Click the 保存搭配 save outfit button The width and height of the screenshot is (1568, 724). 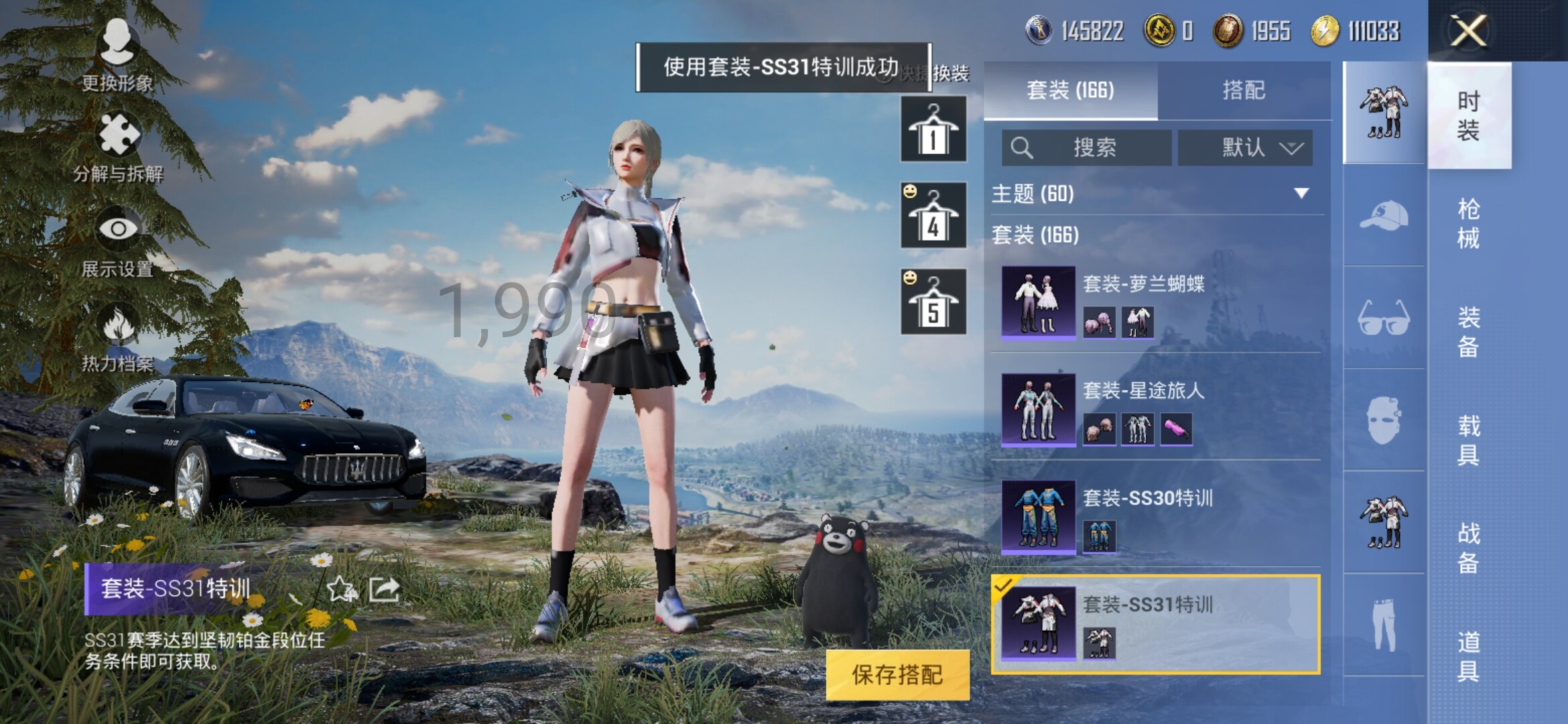(x=897, y=675)
